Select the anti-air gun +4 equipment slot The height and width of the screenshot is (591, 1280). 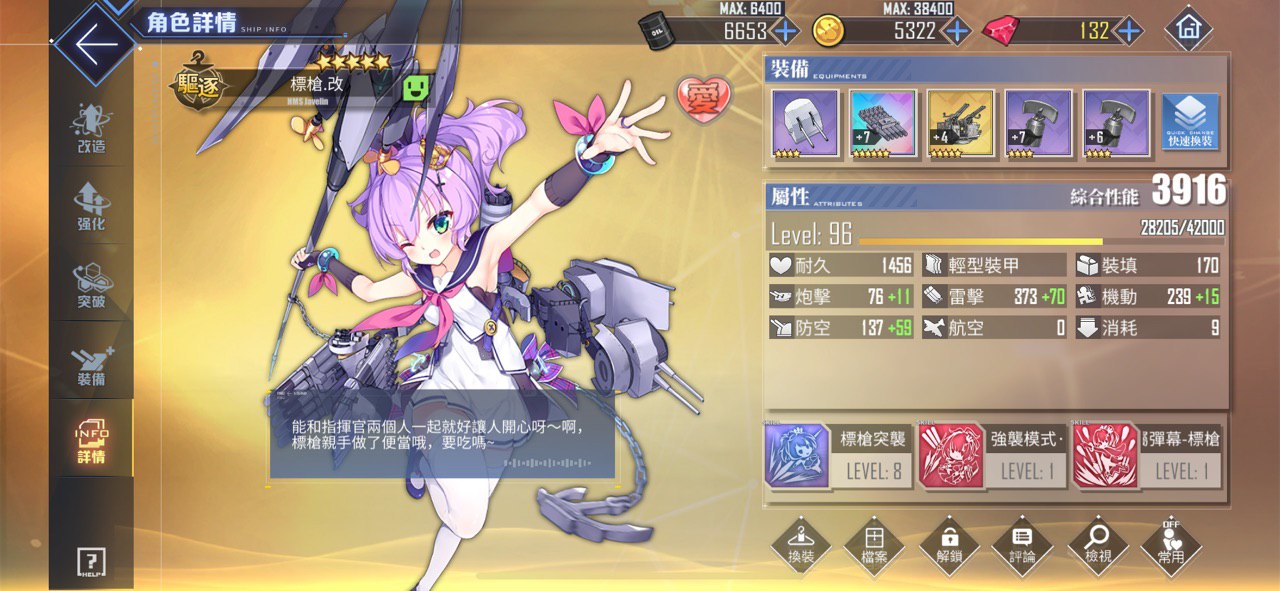coord(960,123)
